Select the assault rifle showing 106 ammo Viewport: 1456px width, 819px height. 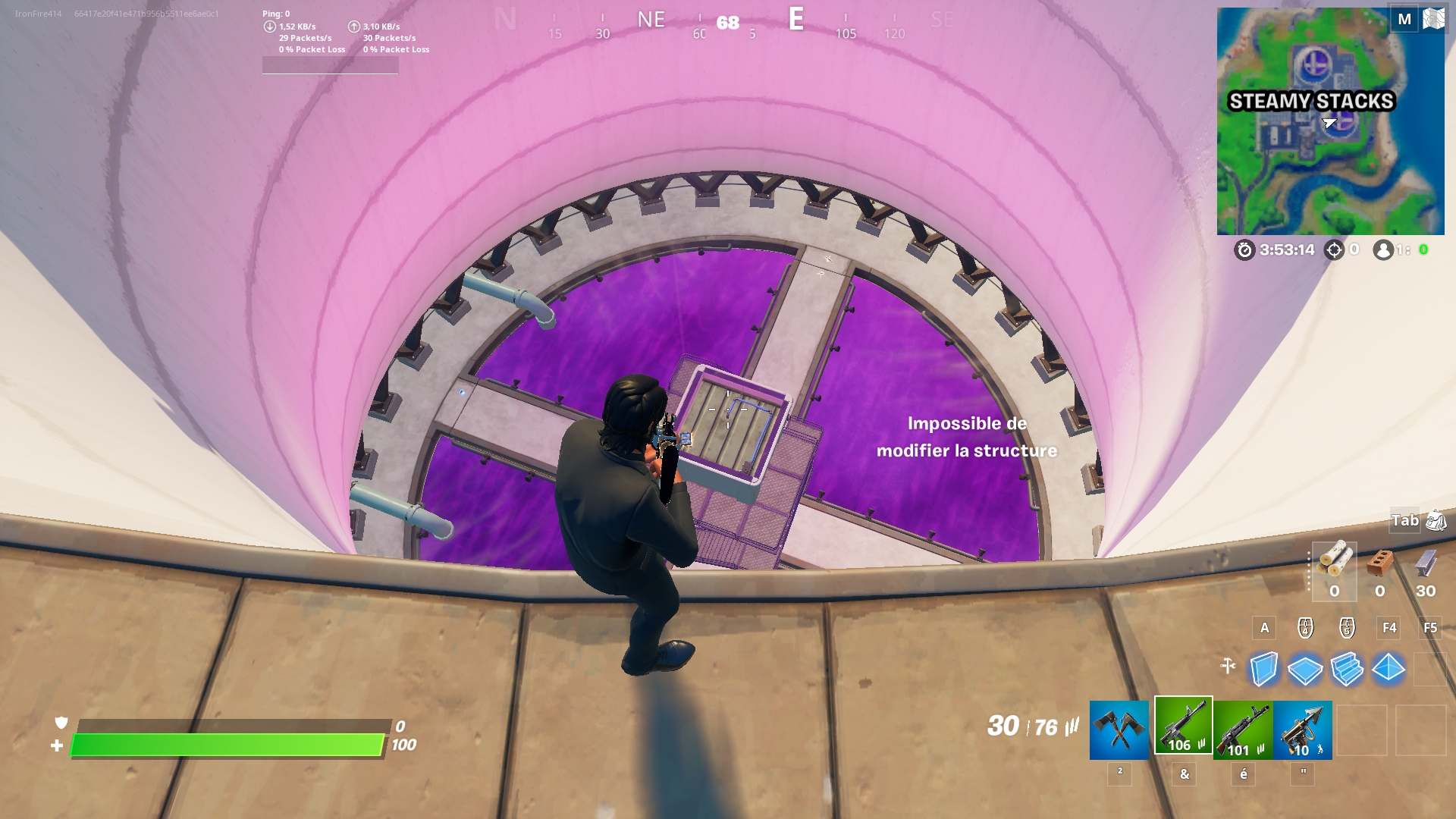[x=1183, y=730]
